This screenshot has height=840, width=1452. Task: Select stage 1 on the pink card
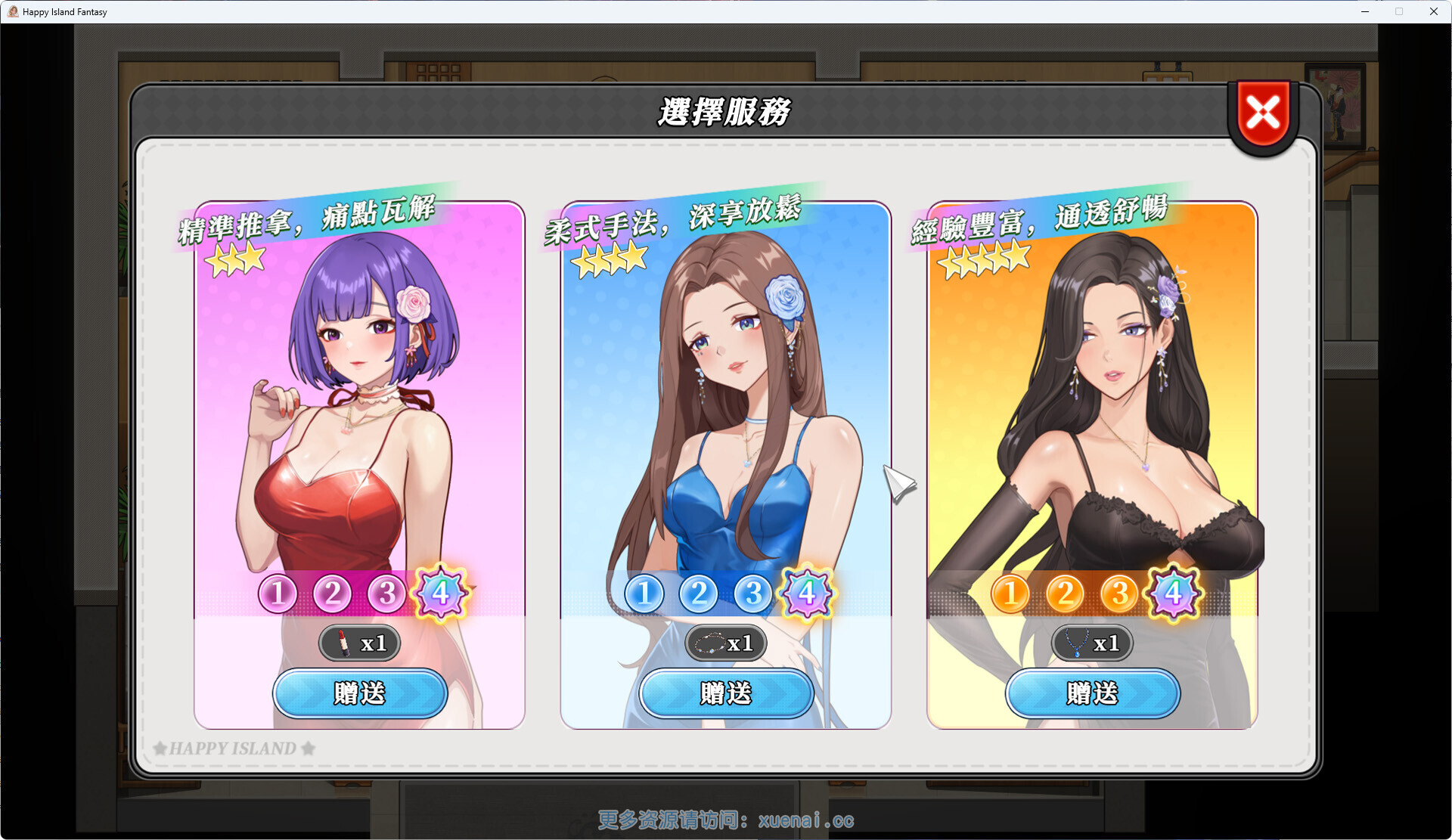[278, 594]
